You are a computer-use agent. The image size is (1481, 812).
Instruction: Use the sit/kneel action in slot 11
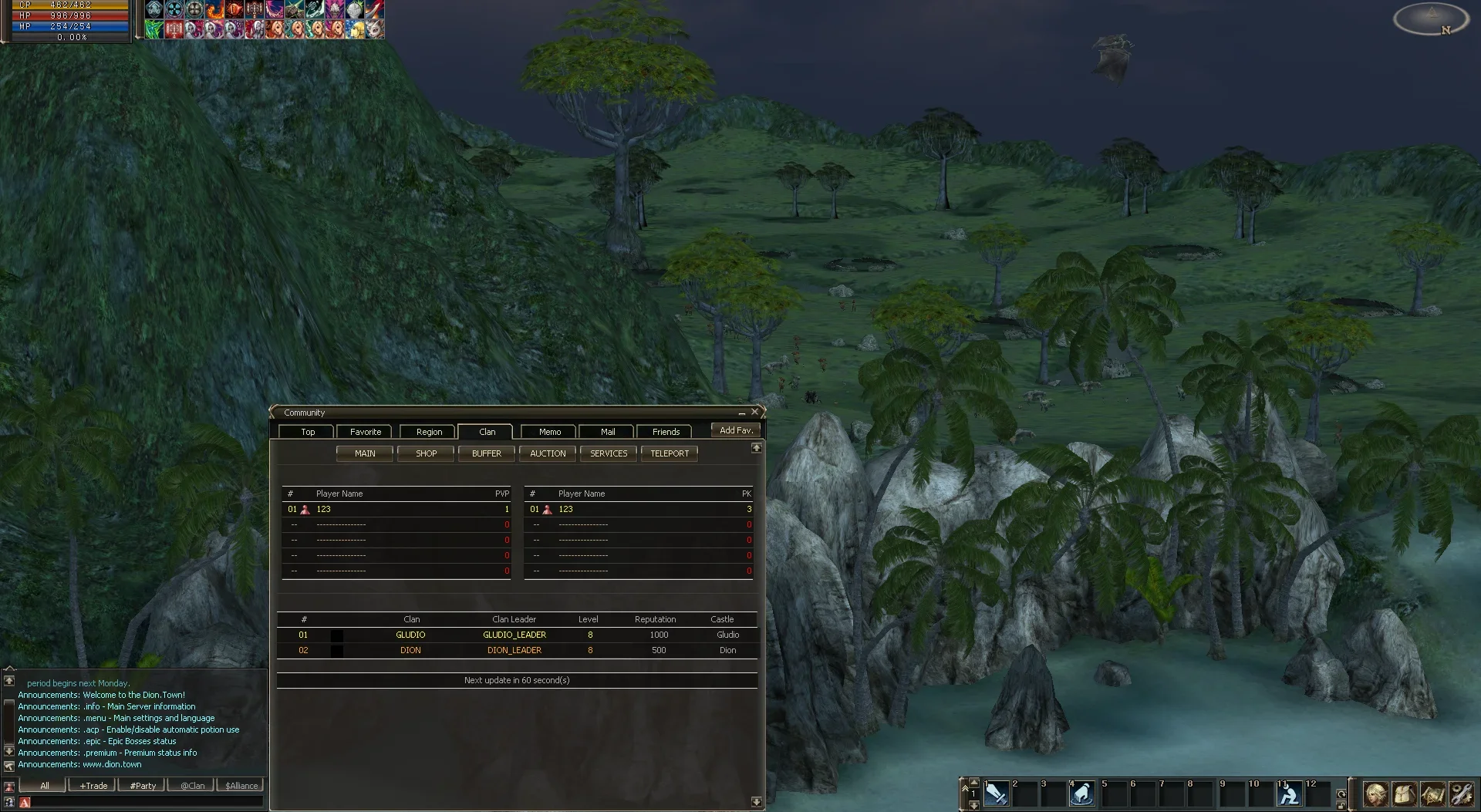click(1289, 793)
